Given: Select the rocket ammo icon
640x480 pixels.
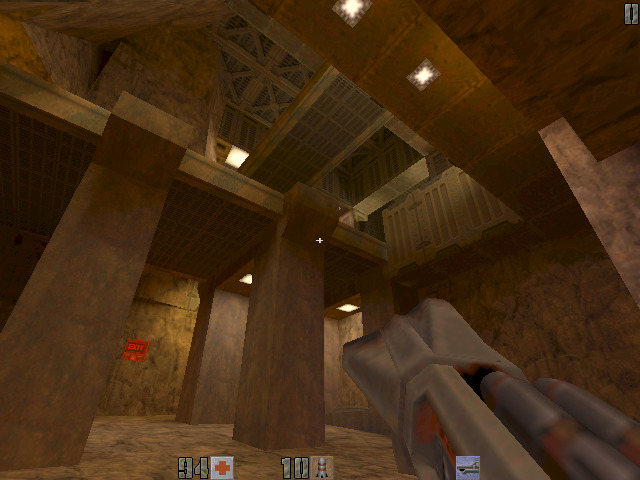Looking at the screenshot, I should click(322, 467).
